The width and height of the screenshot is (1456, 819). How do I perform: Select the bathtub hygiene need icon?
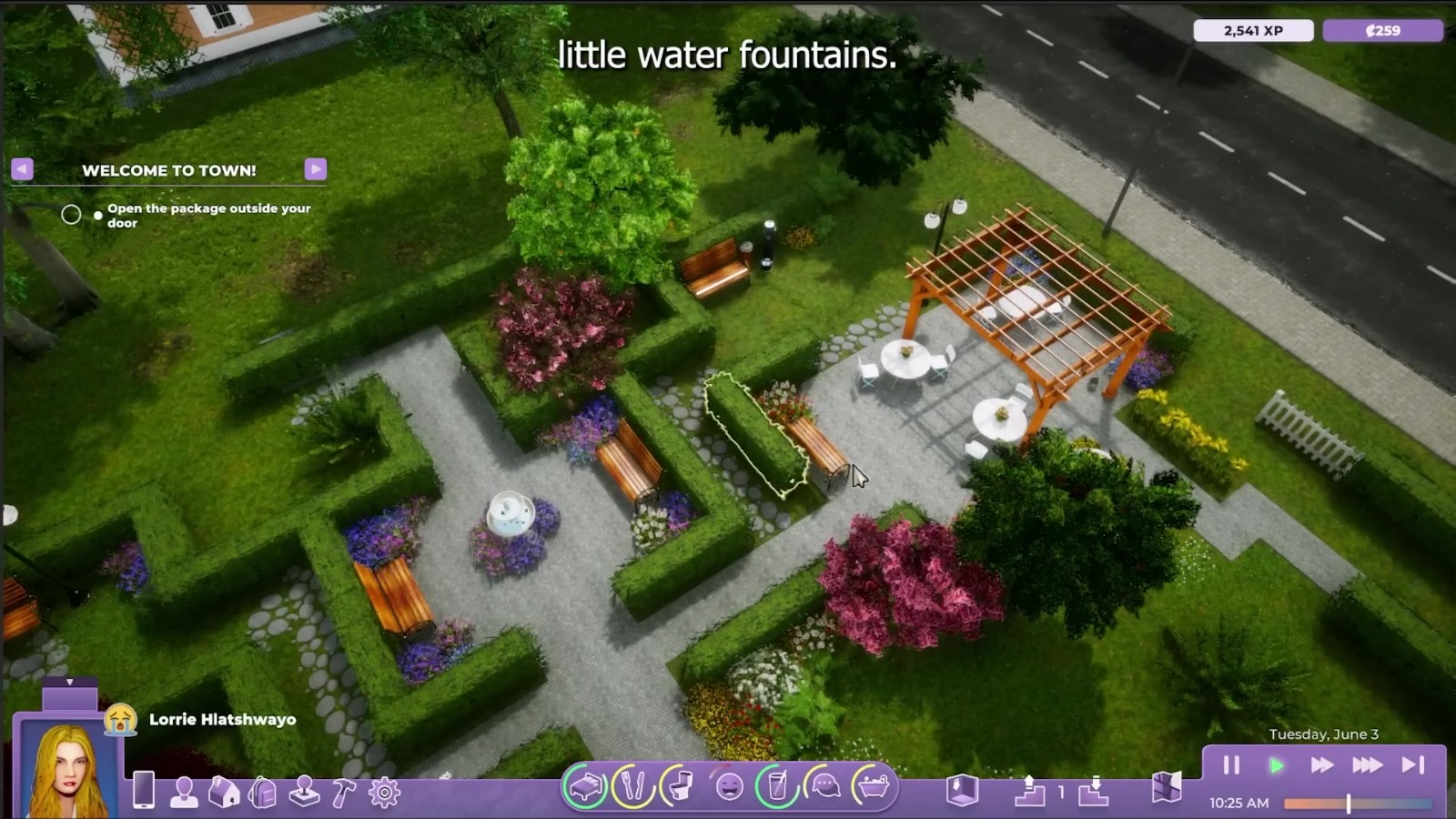pyautogui.click(x=874, y=786)
